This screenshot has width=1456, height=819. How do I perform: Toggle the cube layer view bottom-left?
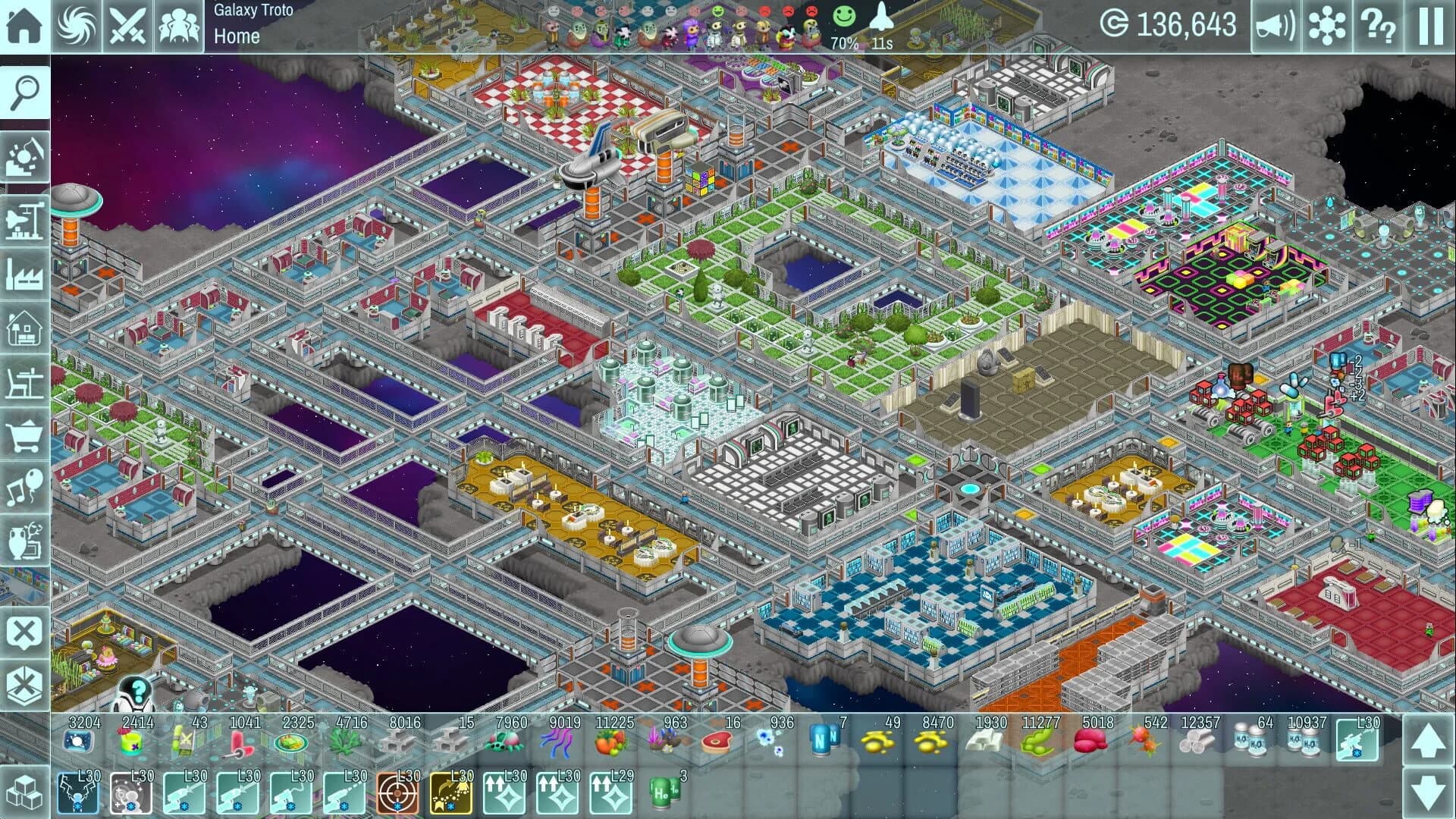point(25,791)
